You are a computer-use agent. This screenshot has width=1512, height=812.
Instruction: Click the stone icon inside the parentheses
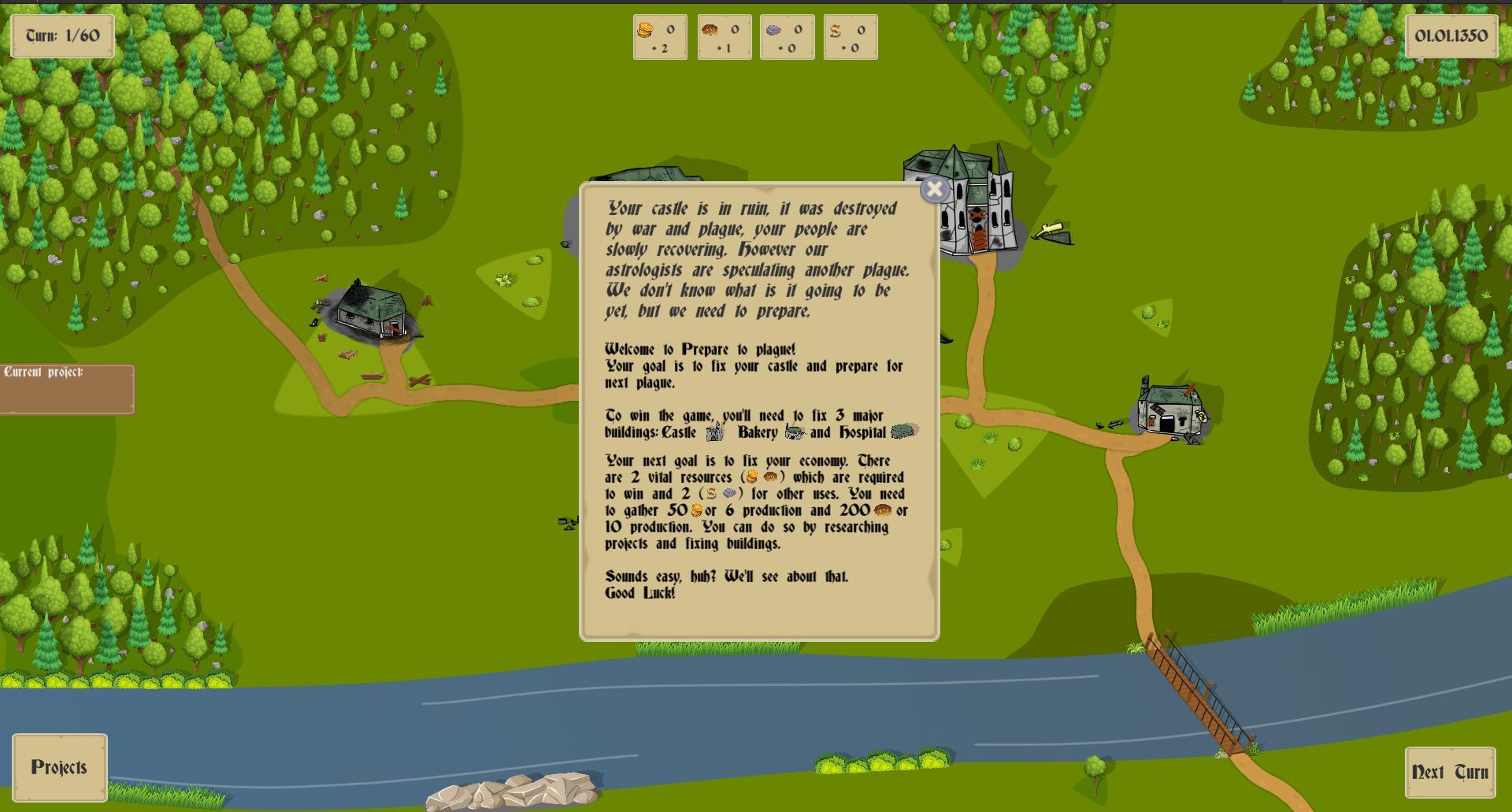730,494
